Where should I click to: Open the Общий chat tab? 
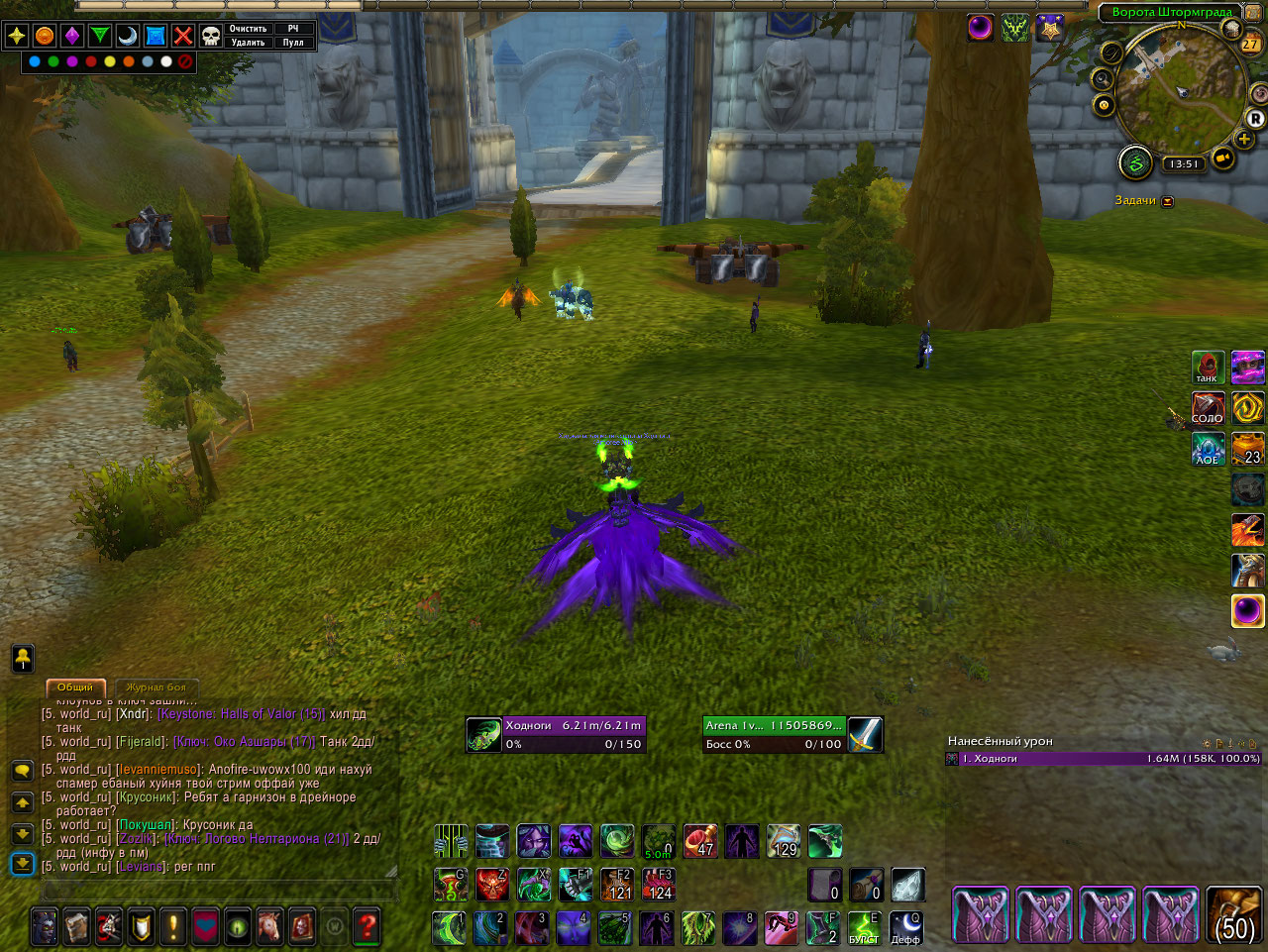[75, 687]
